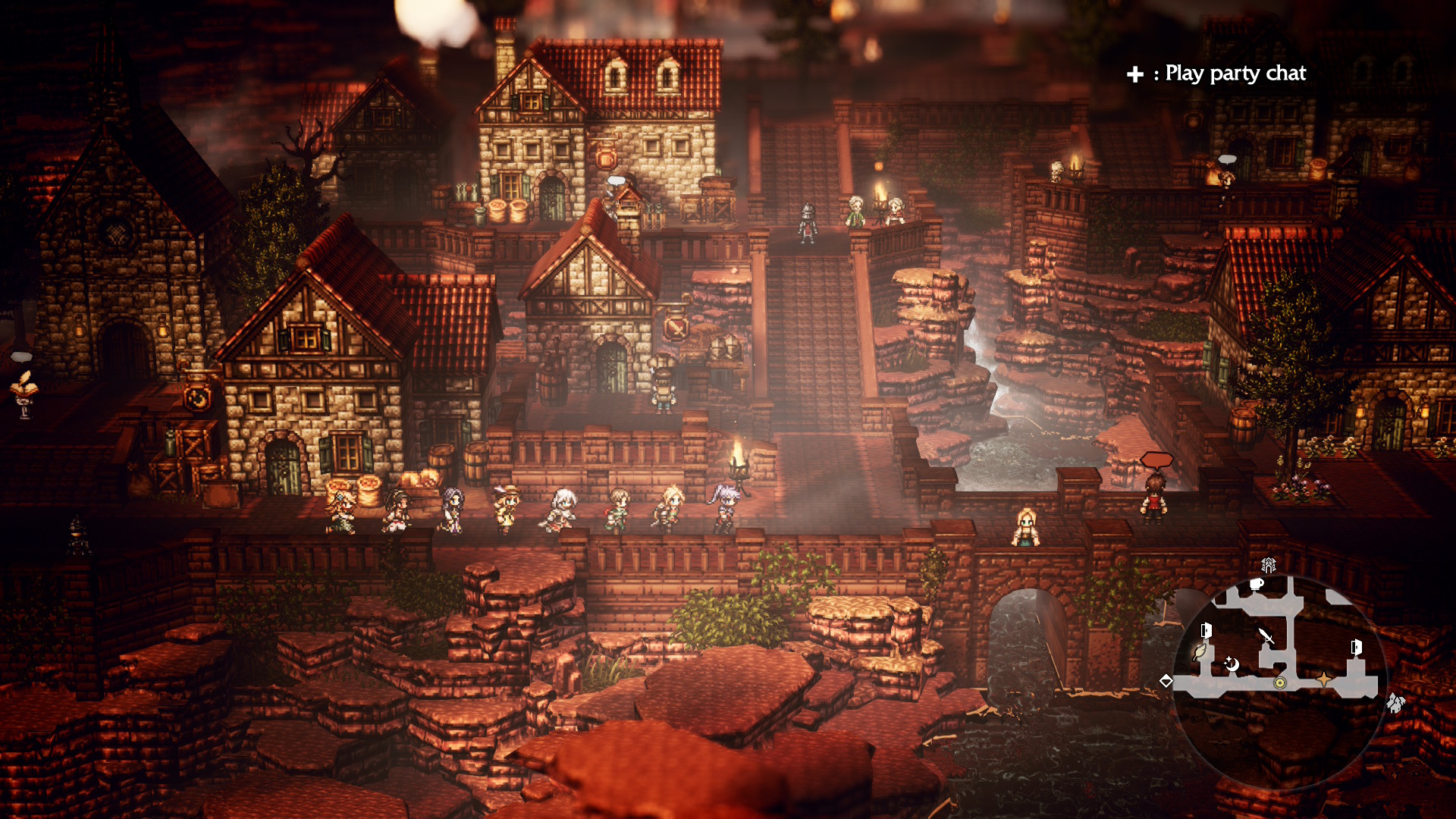Select the orange star objective marker on the minimap
Viewport: 1456px width, 819px height.
coord(1325,680)
